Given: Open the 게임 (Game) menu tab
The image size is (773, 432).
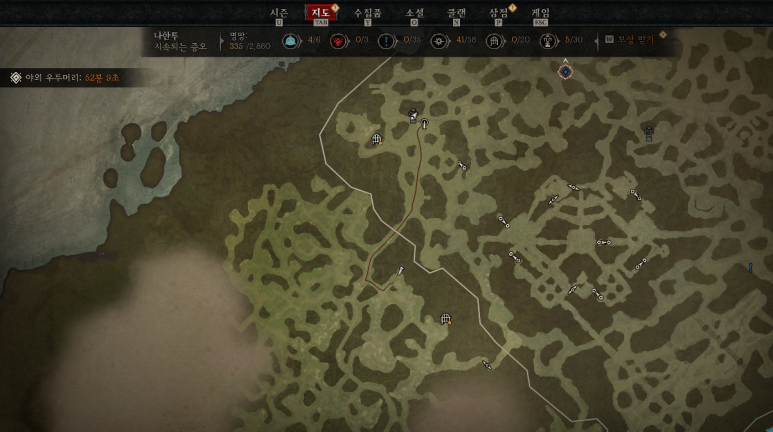Looking at the screenshot, I should click(540, 13).
